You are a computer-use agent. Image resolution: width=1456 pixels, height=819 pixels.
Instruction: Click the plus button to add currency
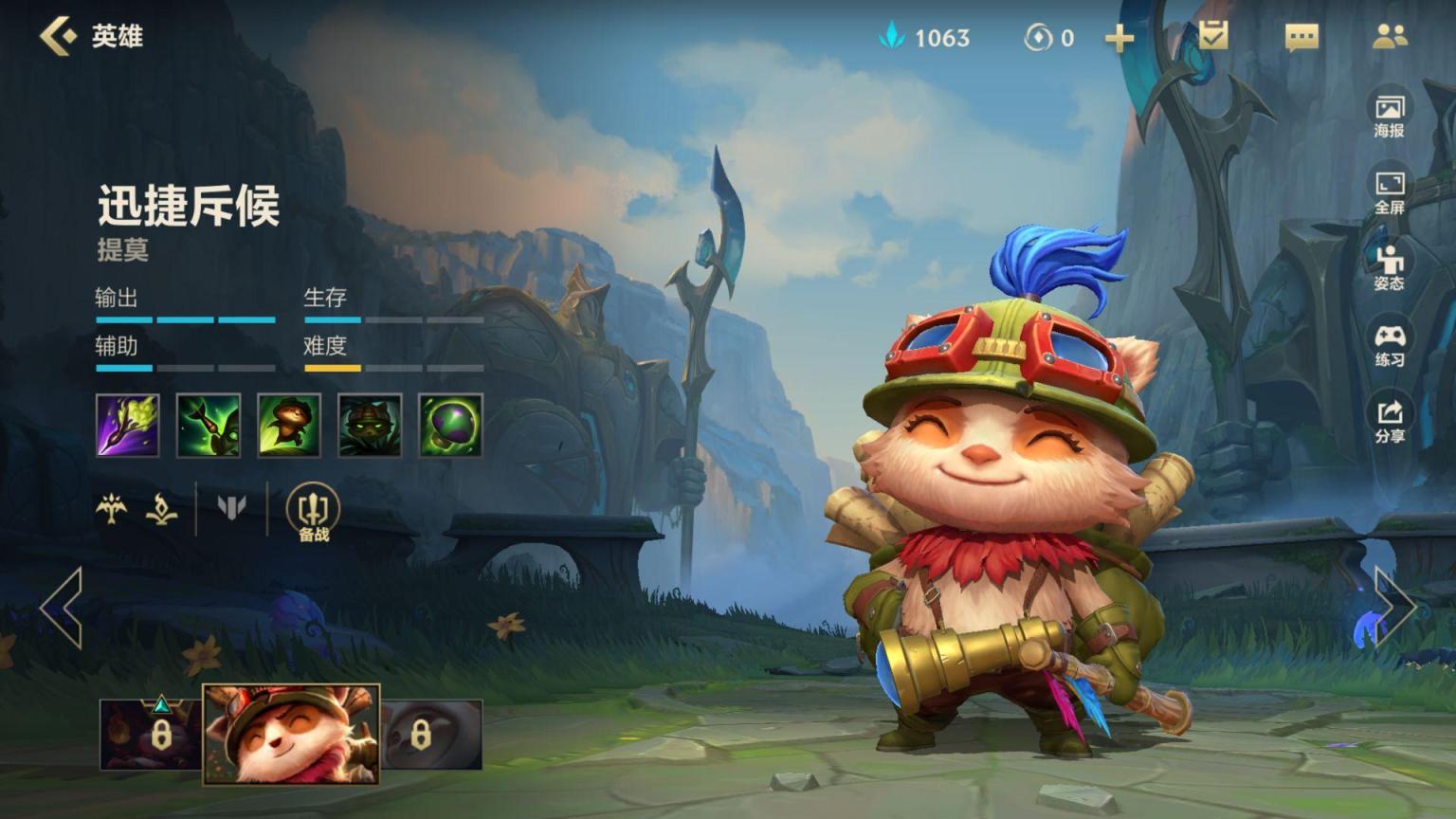1119,38
